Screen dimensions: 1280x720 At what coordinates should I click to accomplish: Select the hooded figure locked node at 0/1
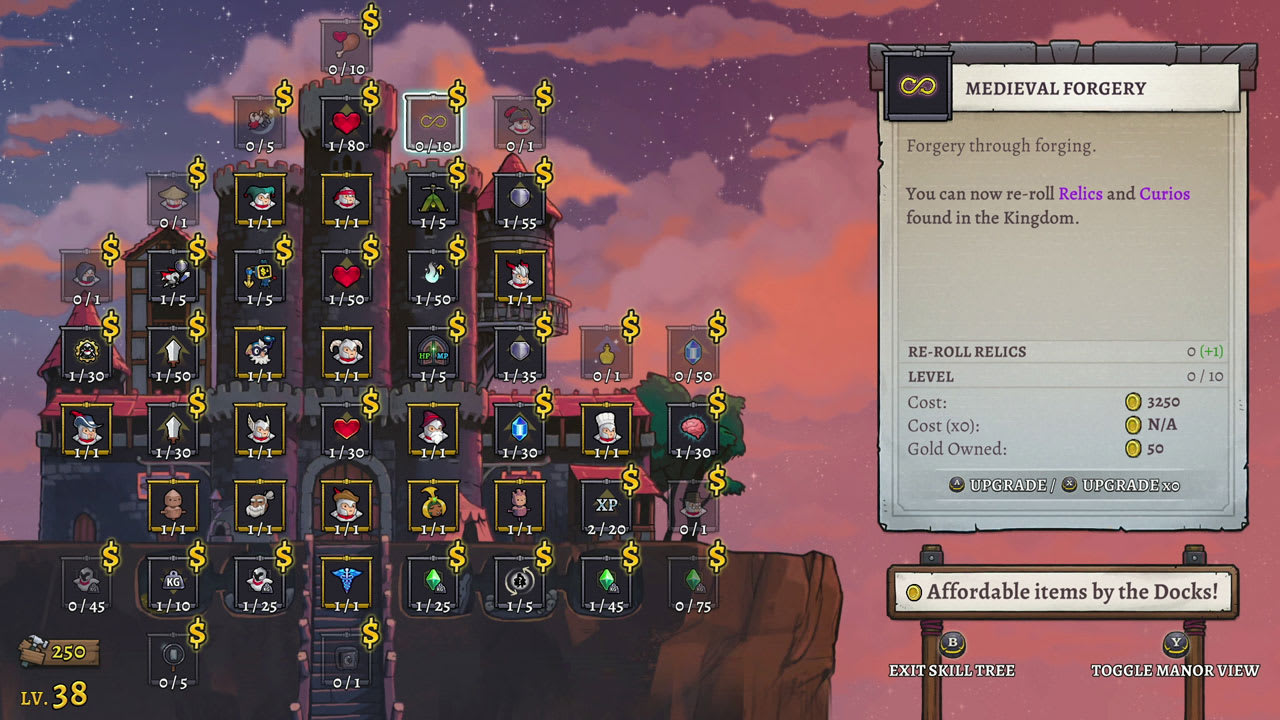click(x=85, y=270)
